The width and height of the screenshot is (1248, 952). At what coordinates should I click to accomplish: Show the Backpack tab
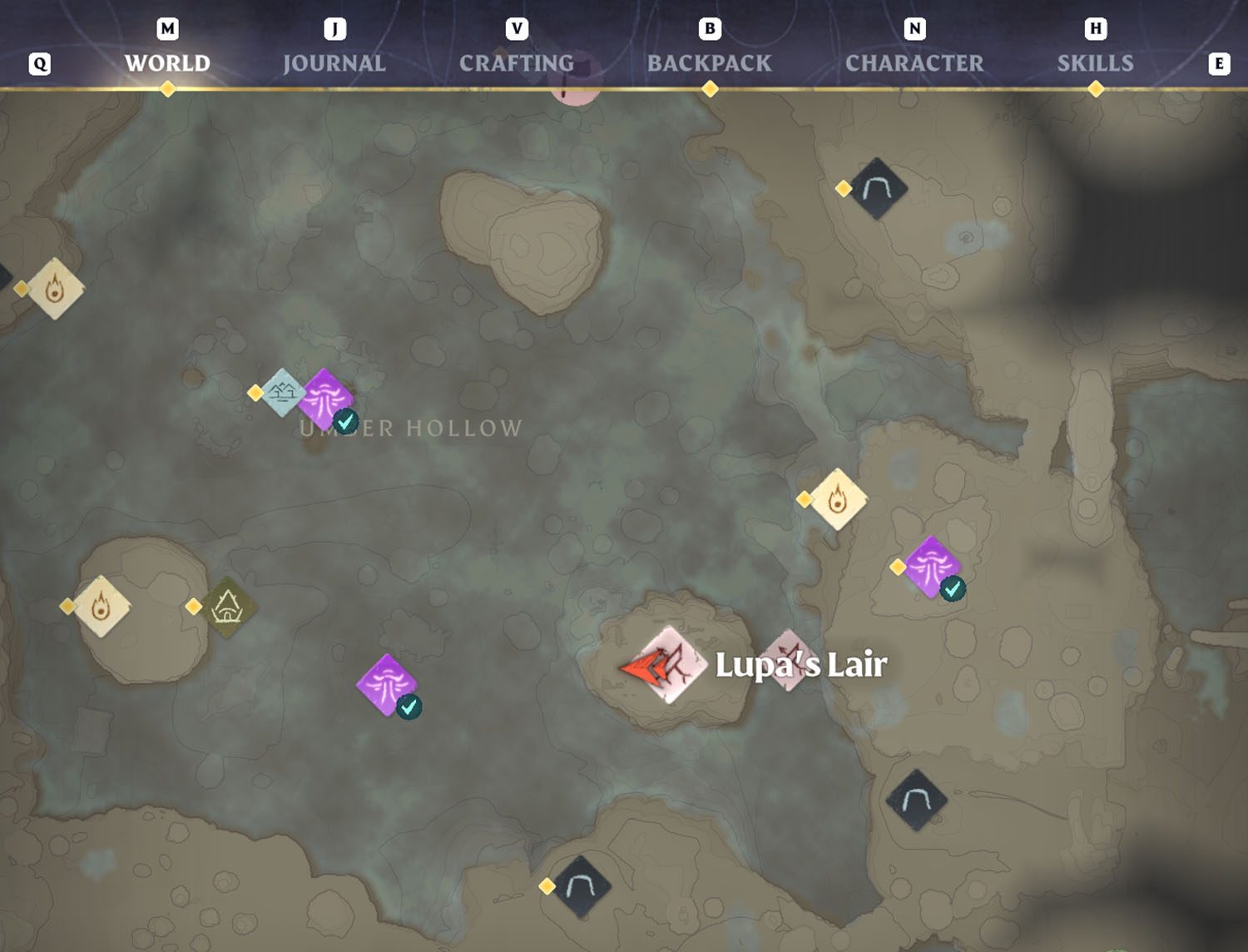(709, 63)
